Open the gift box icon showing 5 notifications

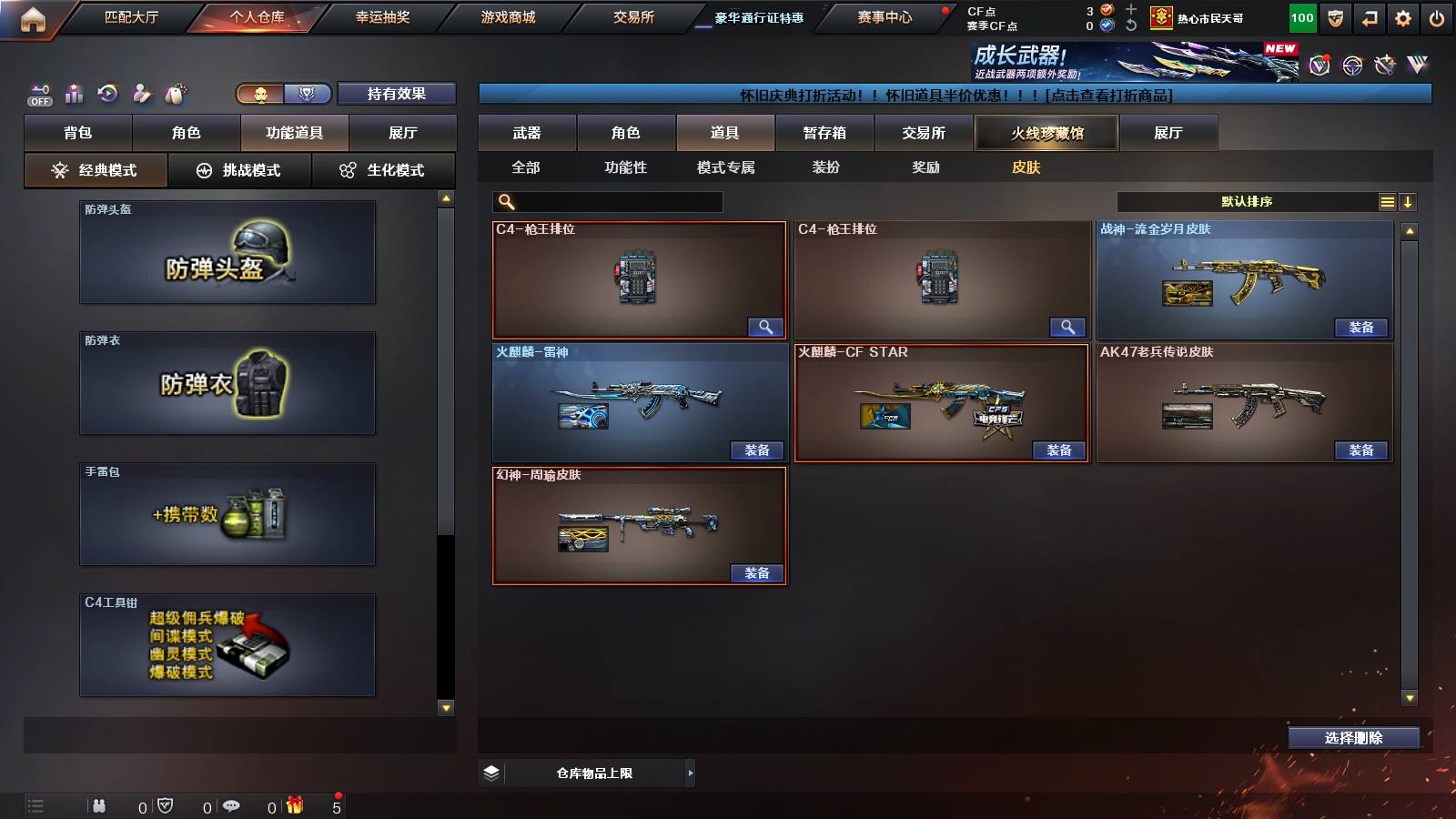click(295, 805)
